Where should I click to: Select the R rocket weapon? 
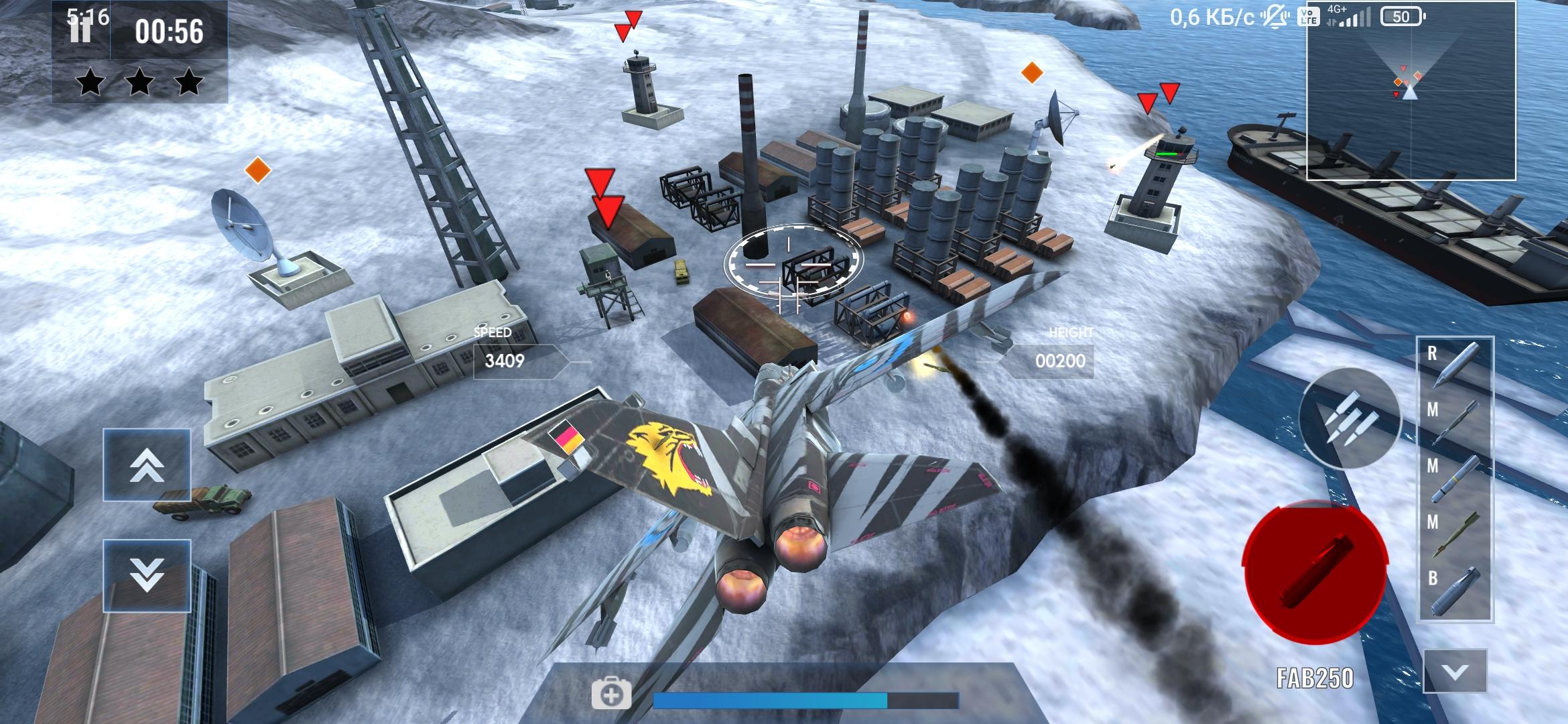point(1455,365)
